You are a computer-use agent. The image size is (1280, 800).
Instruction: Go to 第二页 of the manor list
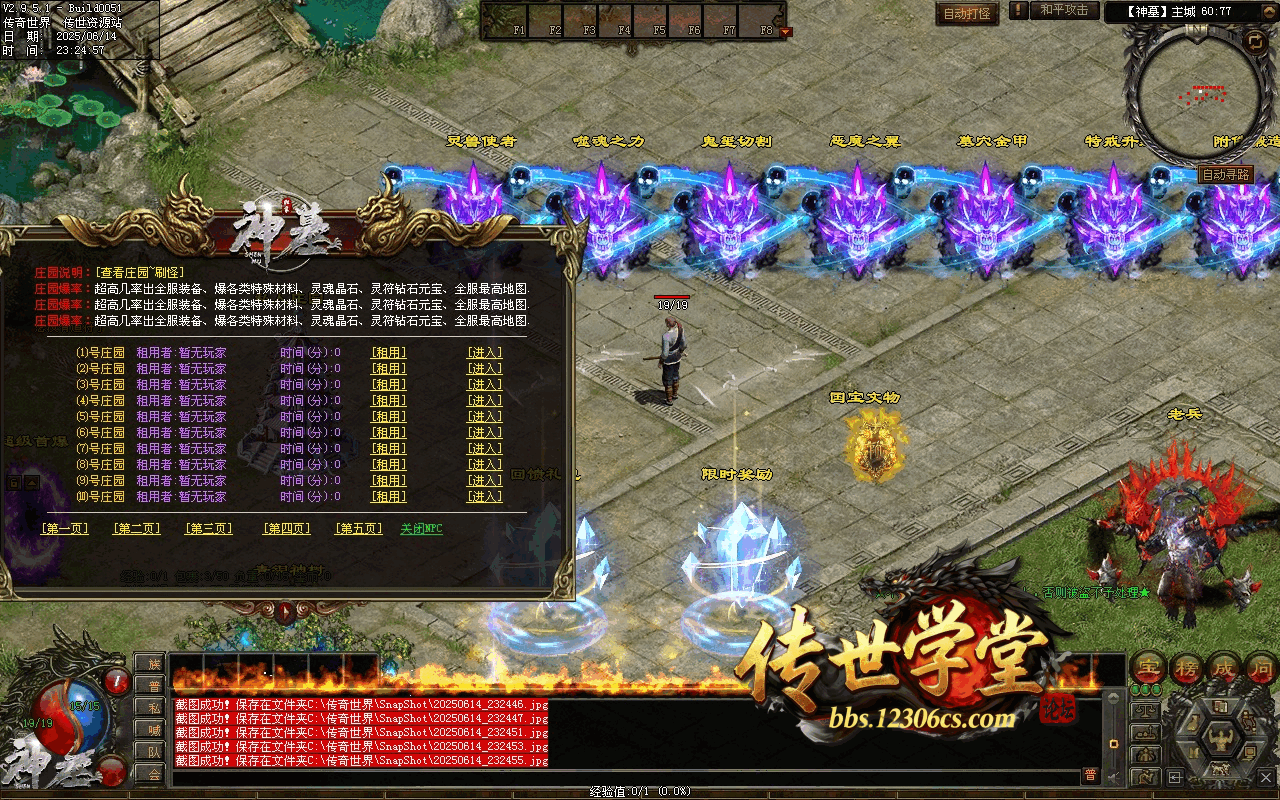pos(137,529)
